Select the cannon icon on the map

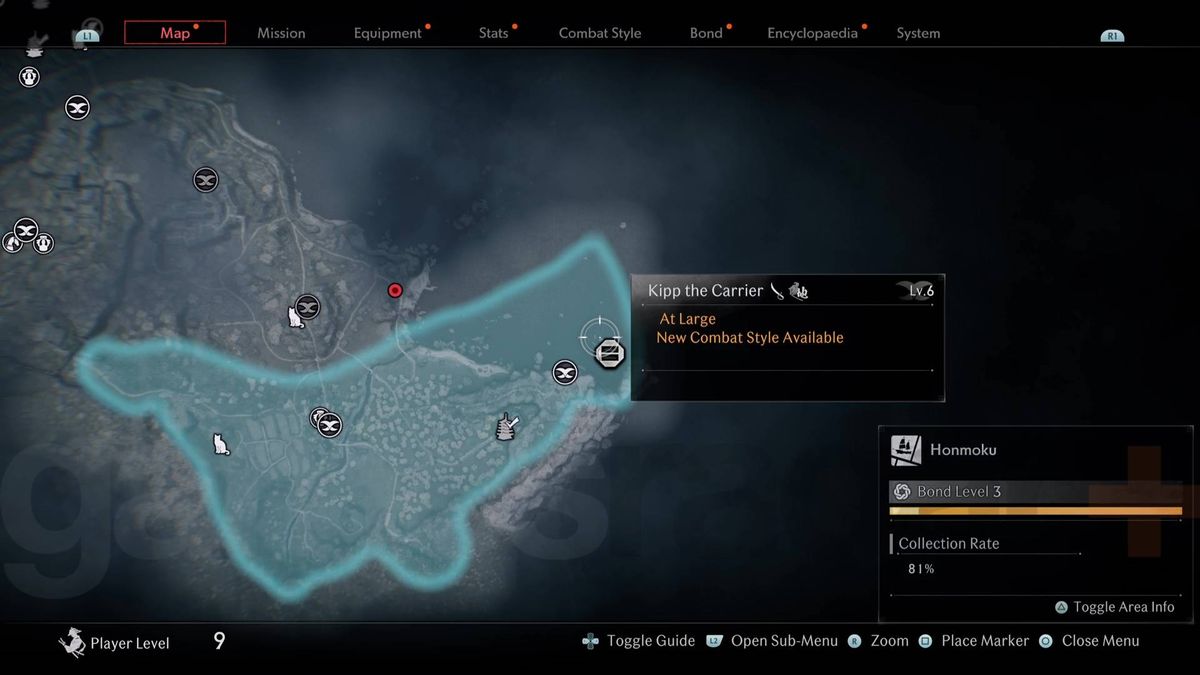click(507, 427)
